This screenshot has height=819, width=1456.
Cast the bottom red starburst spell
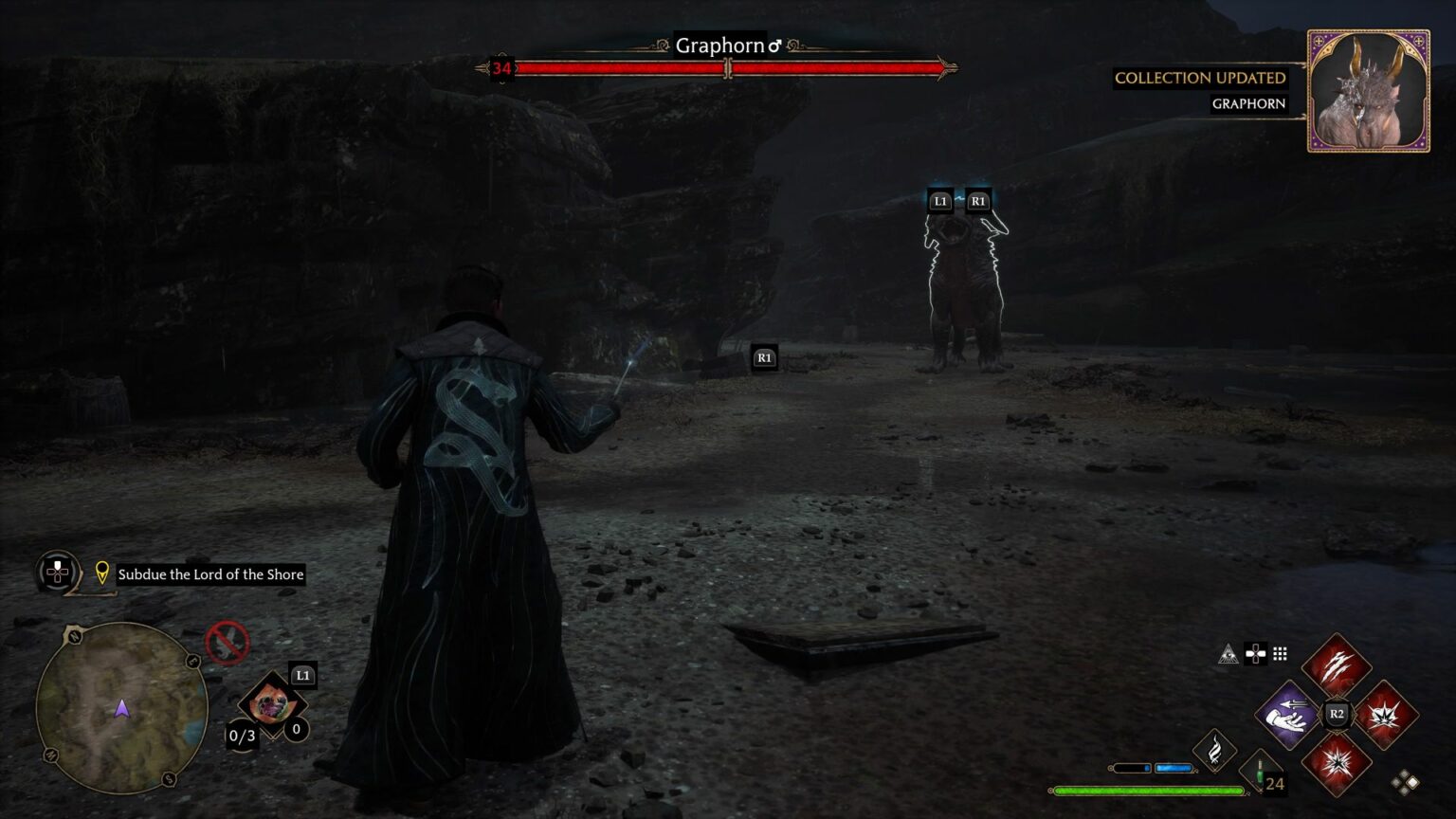click(x=1336, y=762)
